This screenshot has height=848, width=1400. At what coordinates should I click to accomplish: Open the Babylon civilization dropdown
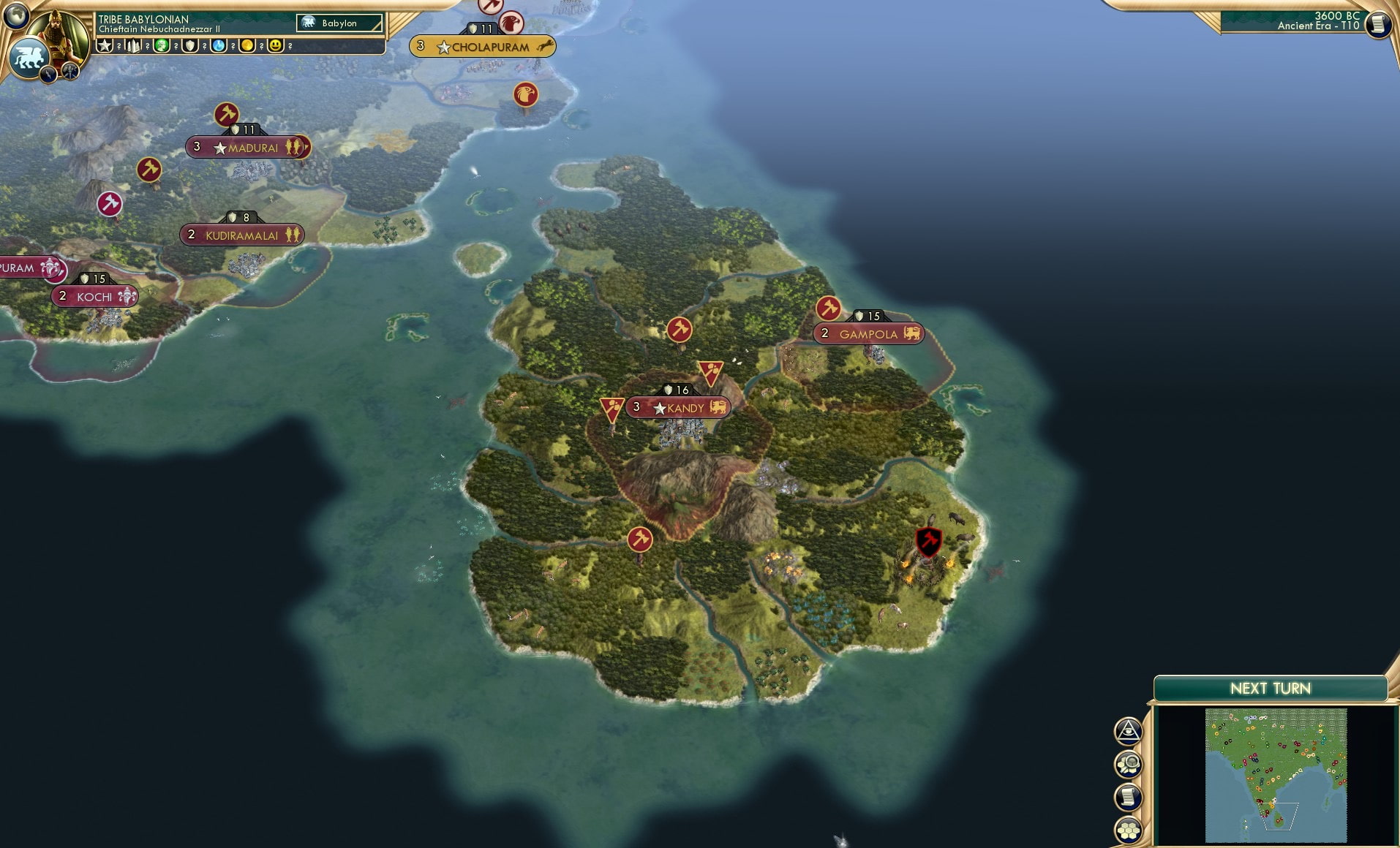click(x=340, y=23)
